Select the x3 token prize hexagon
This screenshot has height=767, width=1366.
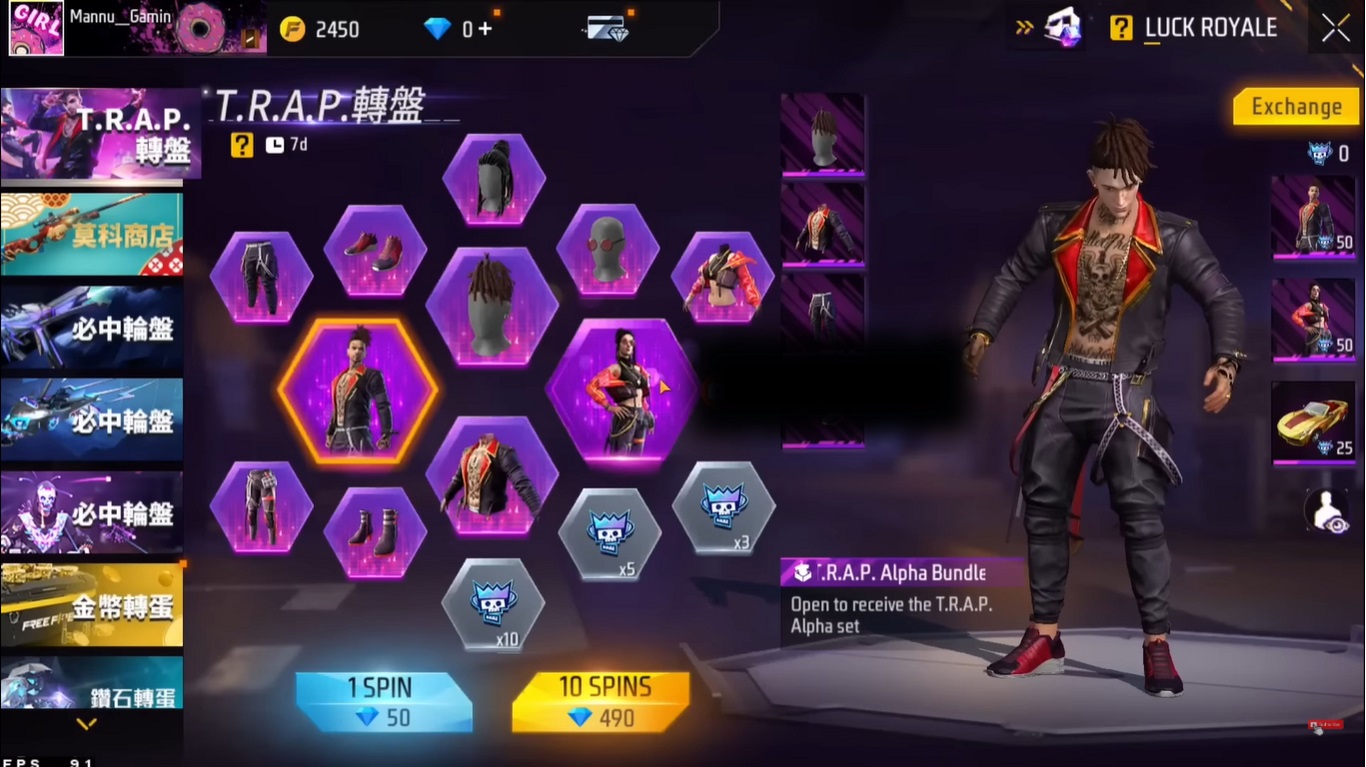(724, 508)
